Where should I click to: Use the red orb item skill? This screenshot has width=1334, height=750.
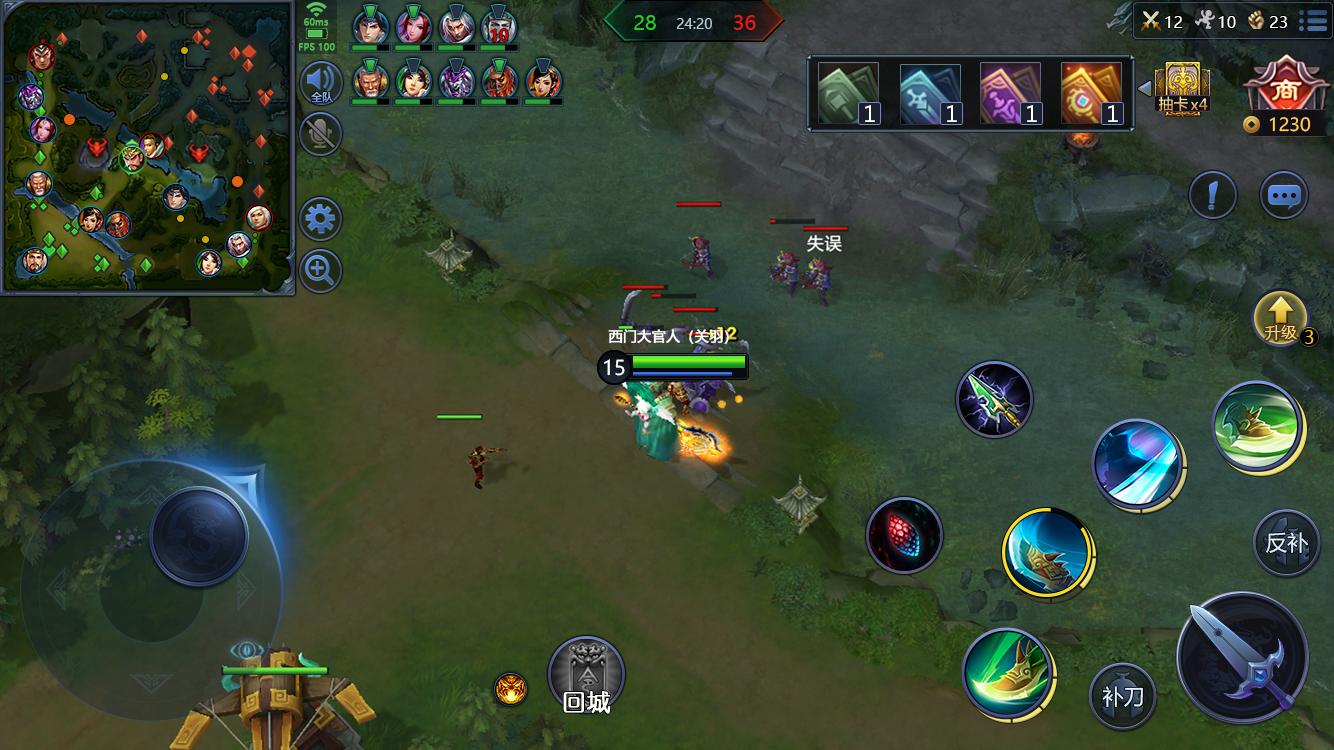point(904,535)
